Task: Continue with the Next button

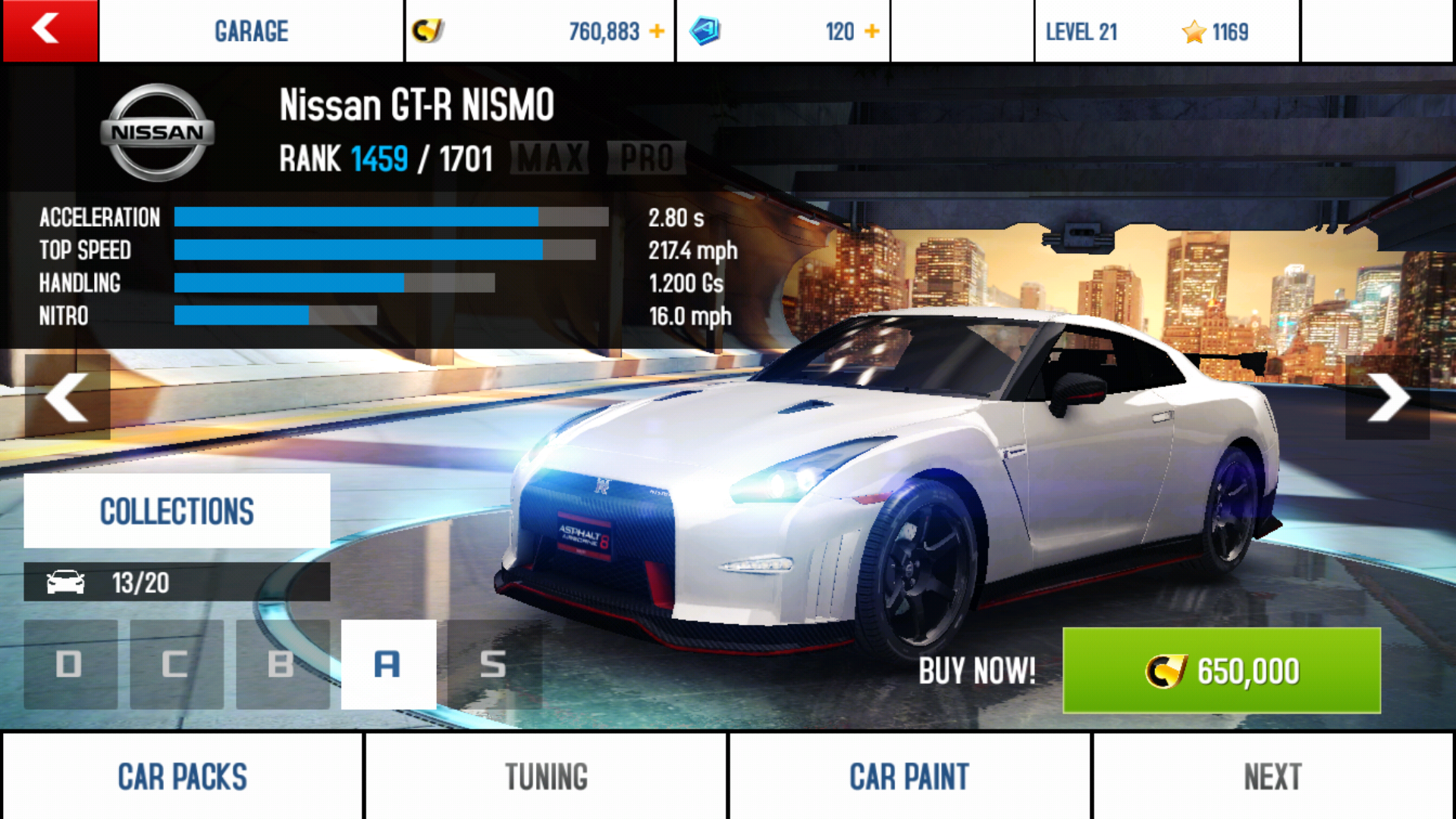Action: (1272, 777)
